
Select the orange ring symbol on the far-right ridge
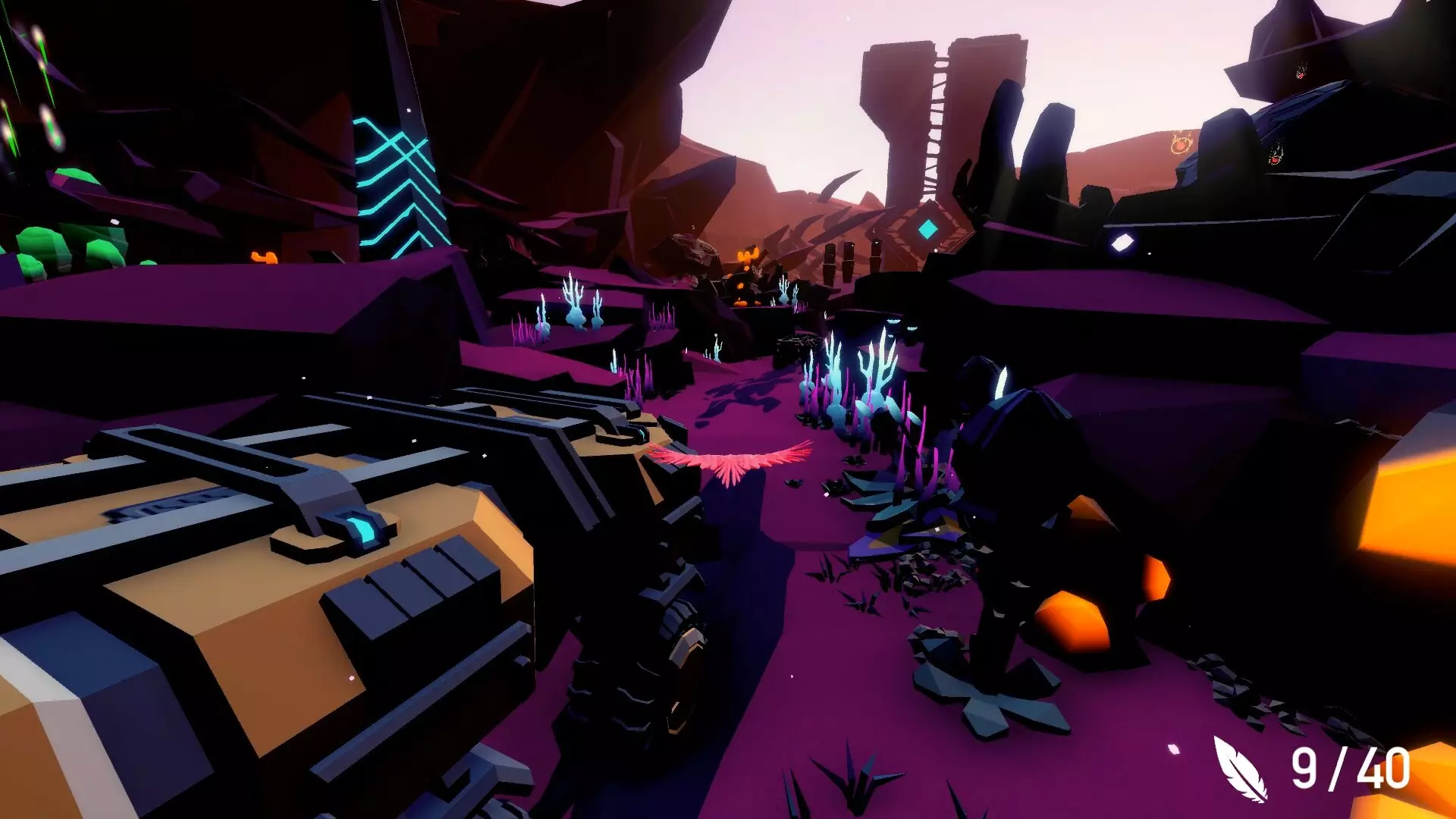(x=1180, y=143)
